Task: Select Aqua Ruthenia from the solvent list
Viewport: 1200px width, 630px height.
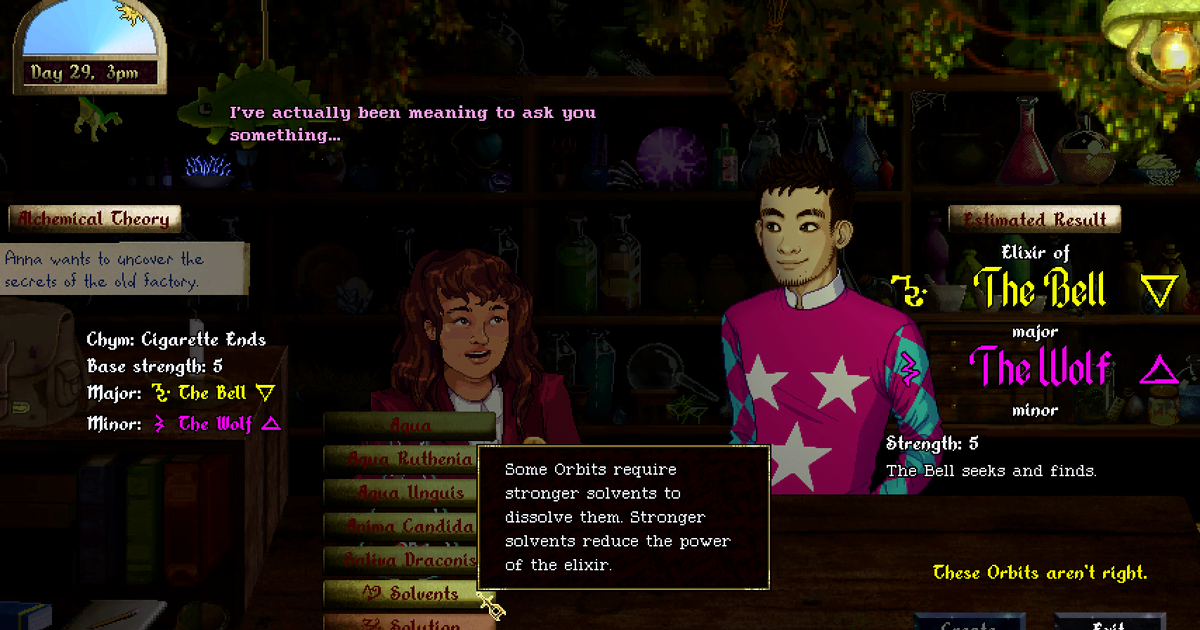Action: coord(410,459)
